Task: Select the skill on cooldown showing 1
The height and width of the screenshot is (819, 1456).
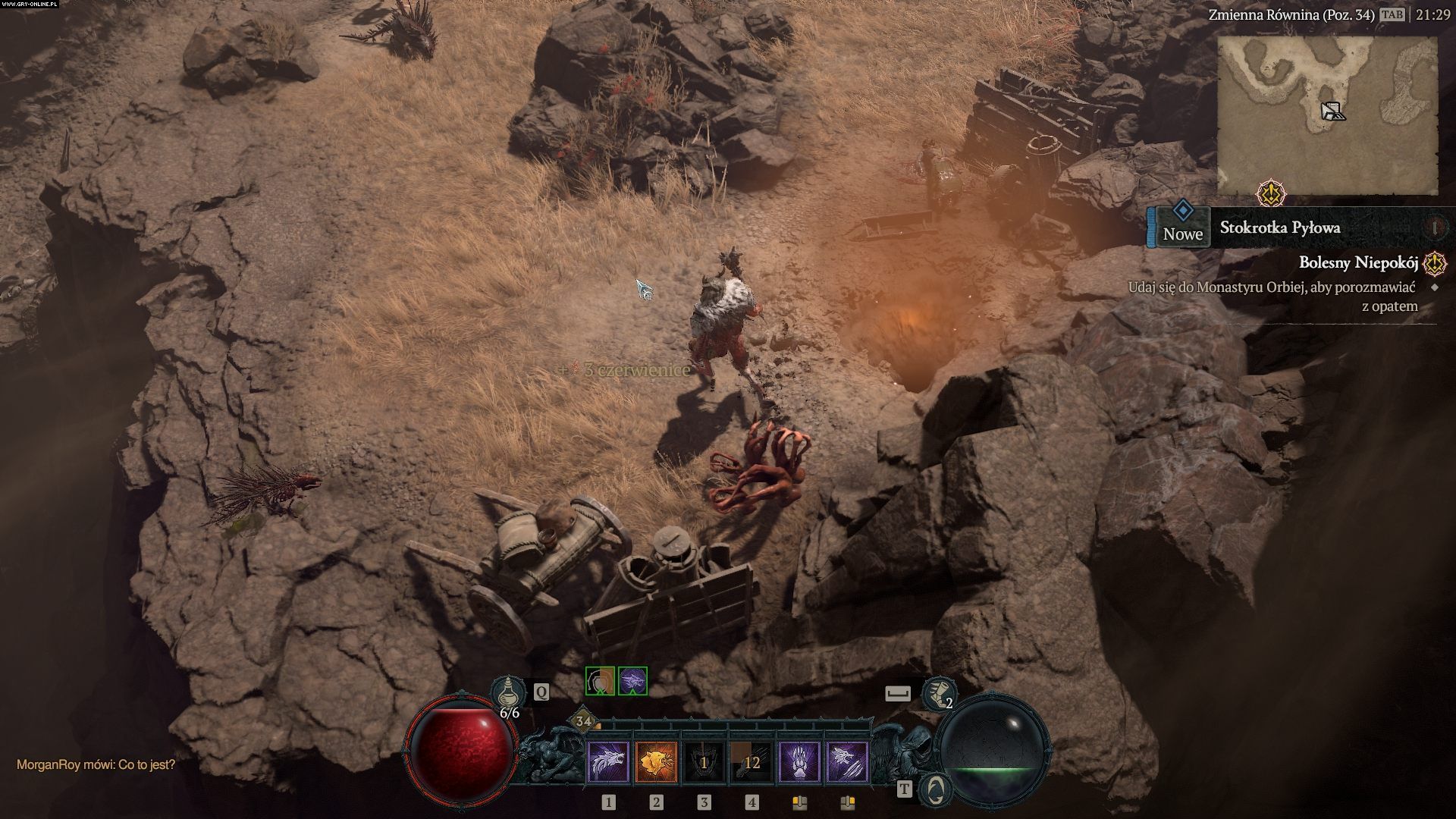Action: [x=704, y=762]
